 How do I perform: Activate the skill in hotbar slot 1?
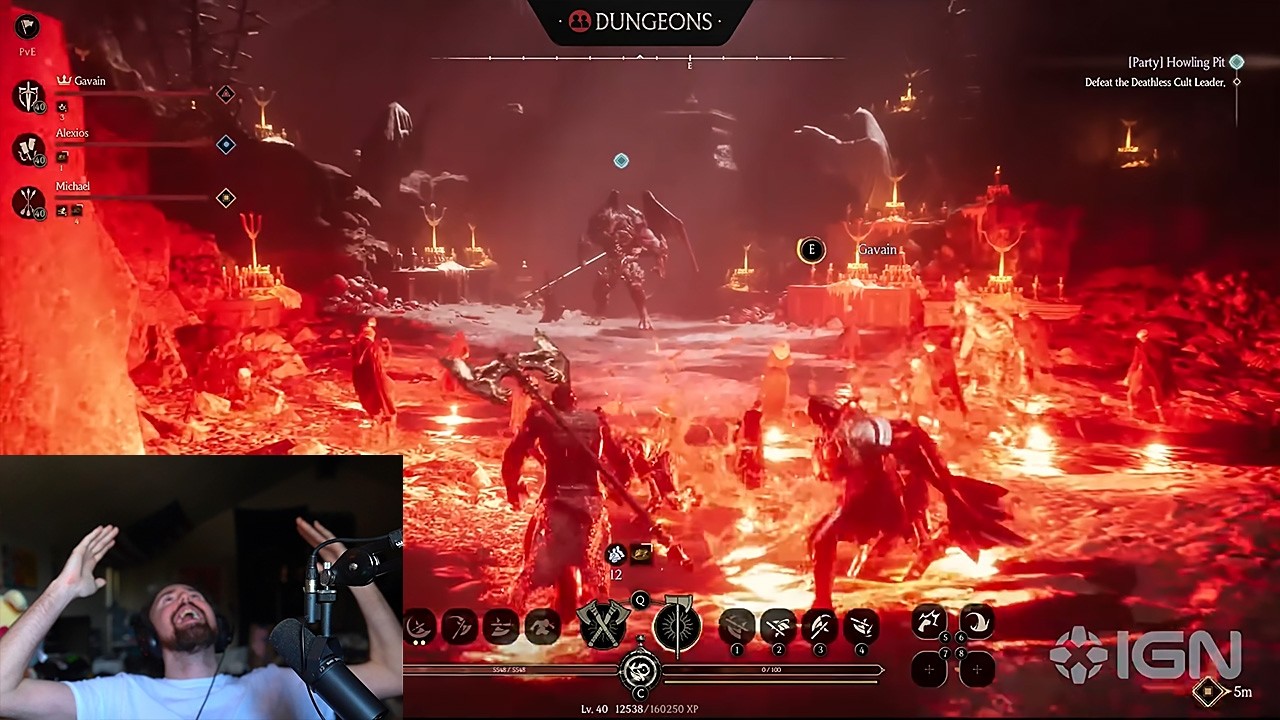(737, 626)
